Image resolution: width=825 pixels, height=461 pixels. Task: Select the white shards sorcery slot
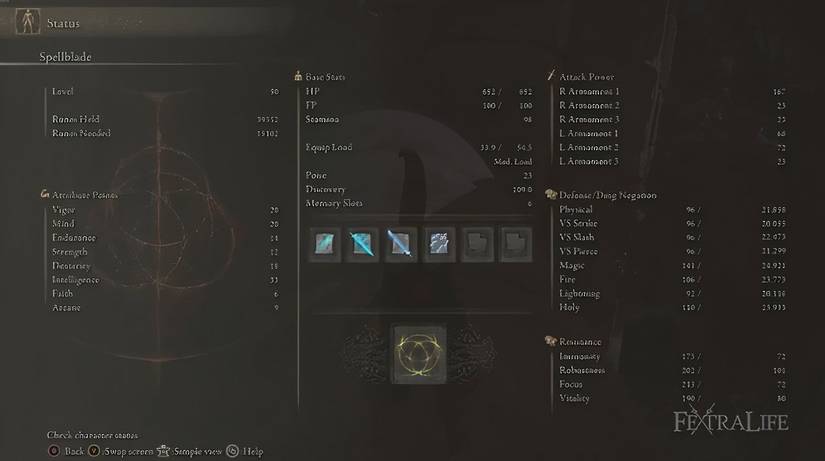coord(439,242)
